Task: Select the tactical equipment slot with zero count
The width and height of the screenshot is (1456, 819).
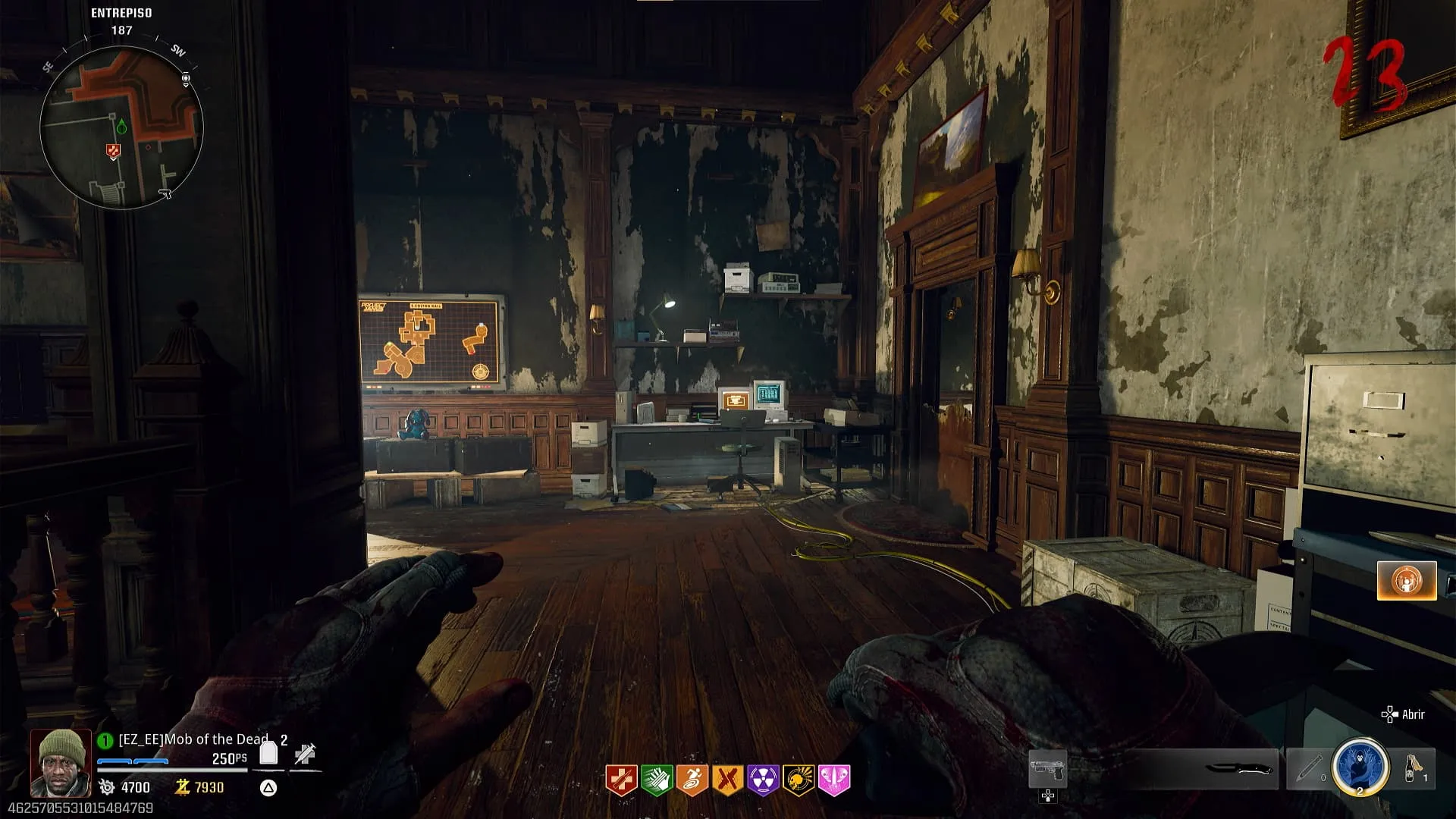Action: pyautogui.click(x=1307, y=768)
